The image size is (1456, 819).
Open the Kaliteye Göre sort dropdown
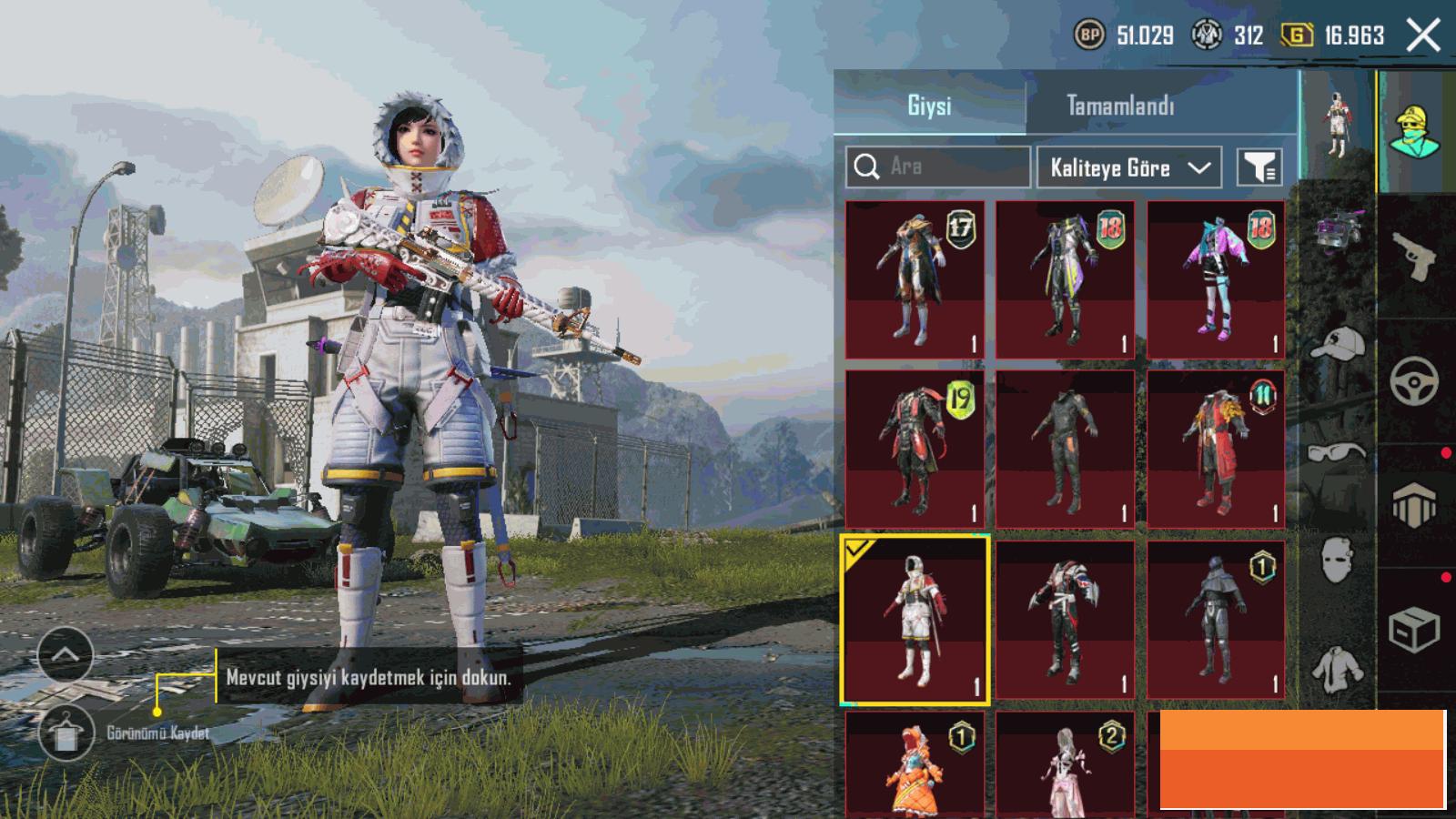pyautogui.click(x=1128, y=167)
